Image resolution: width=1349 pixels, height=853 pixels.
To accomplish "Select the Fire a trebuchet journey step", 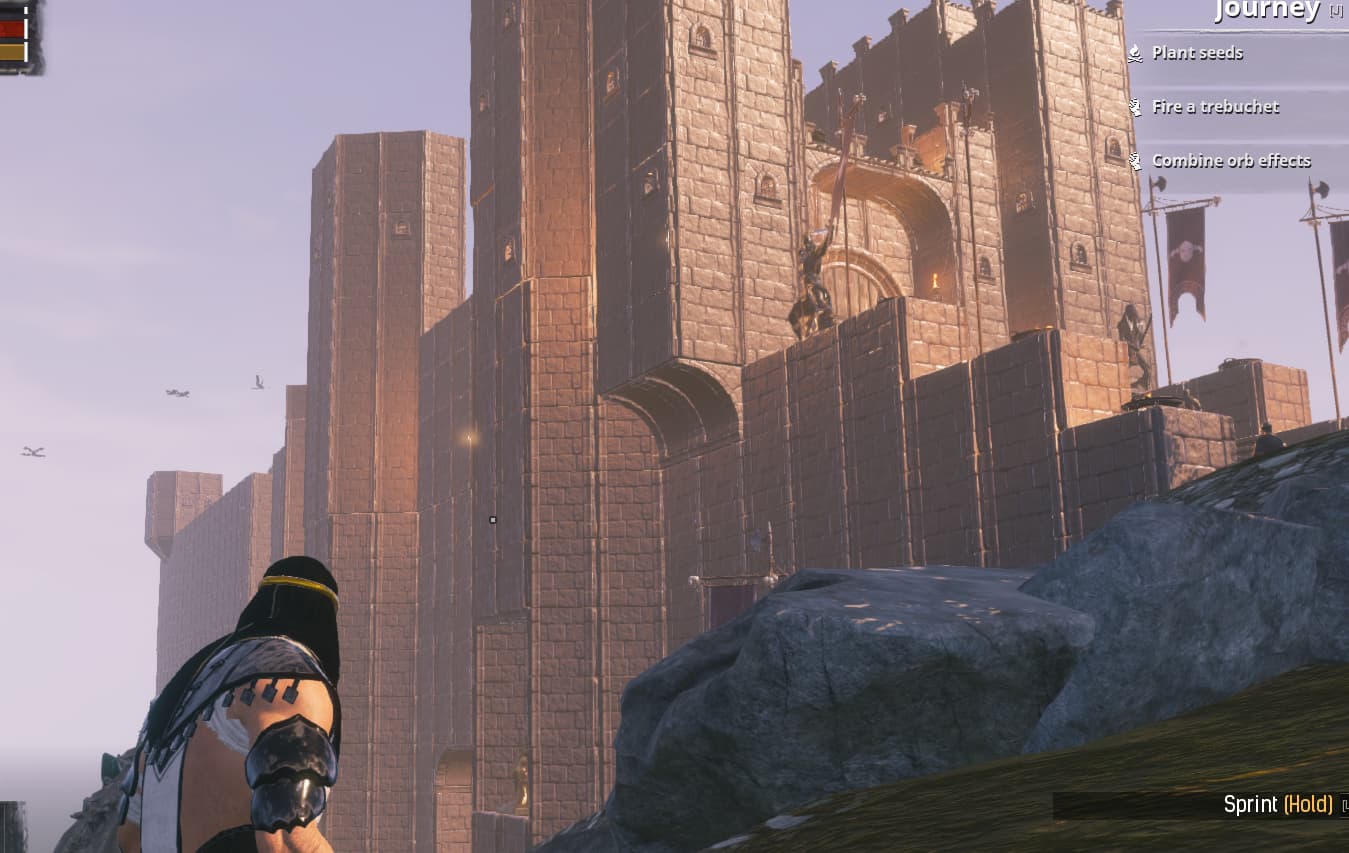I will pyautogui.click(x=1215, y=107).
